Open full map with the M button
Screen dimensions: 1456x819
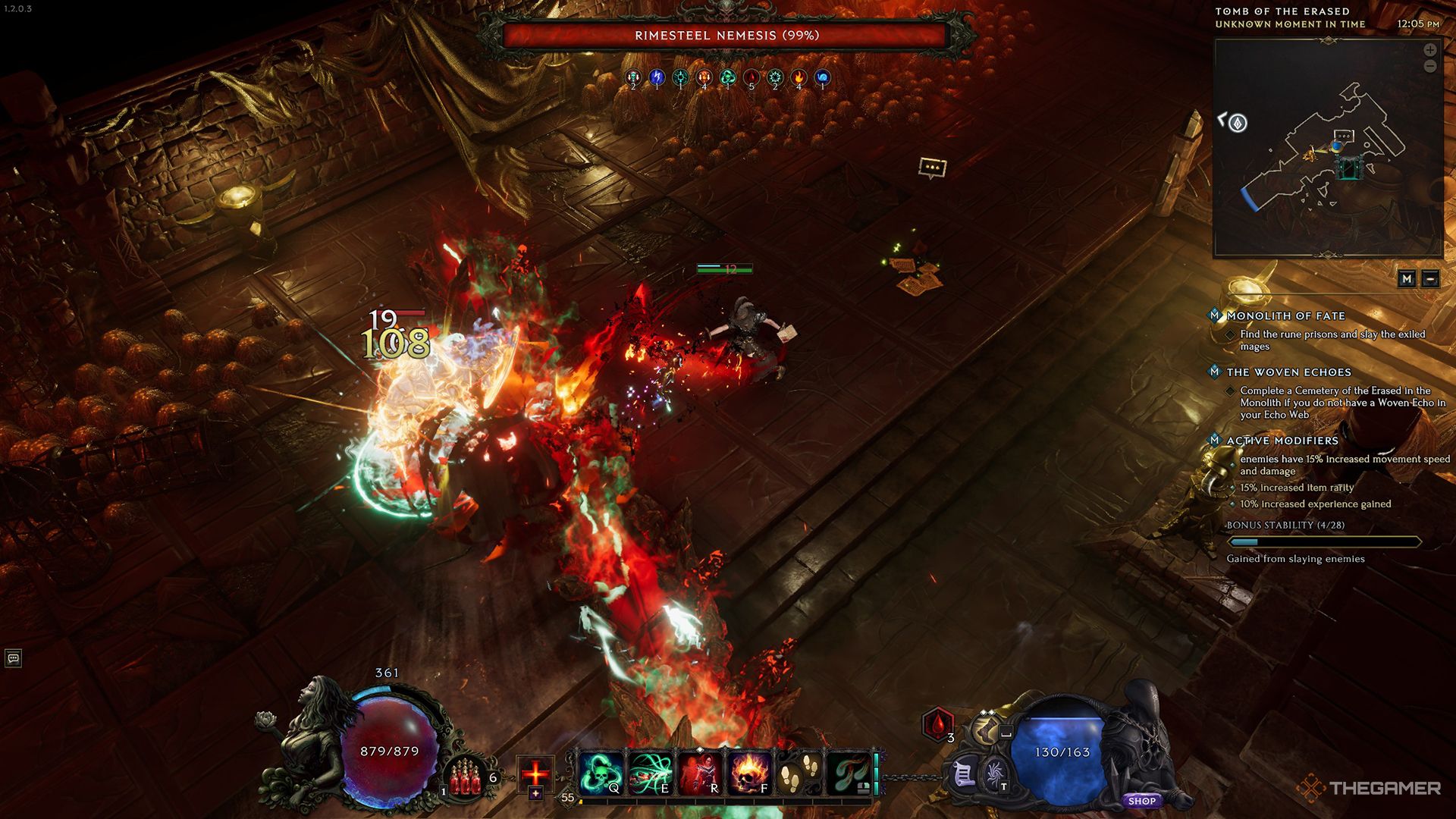1407,279
